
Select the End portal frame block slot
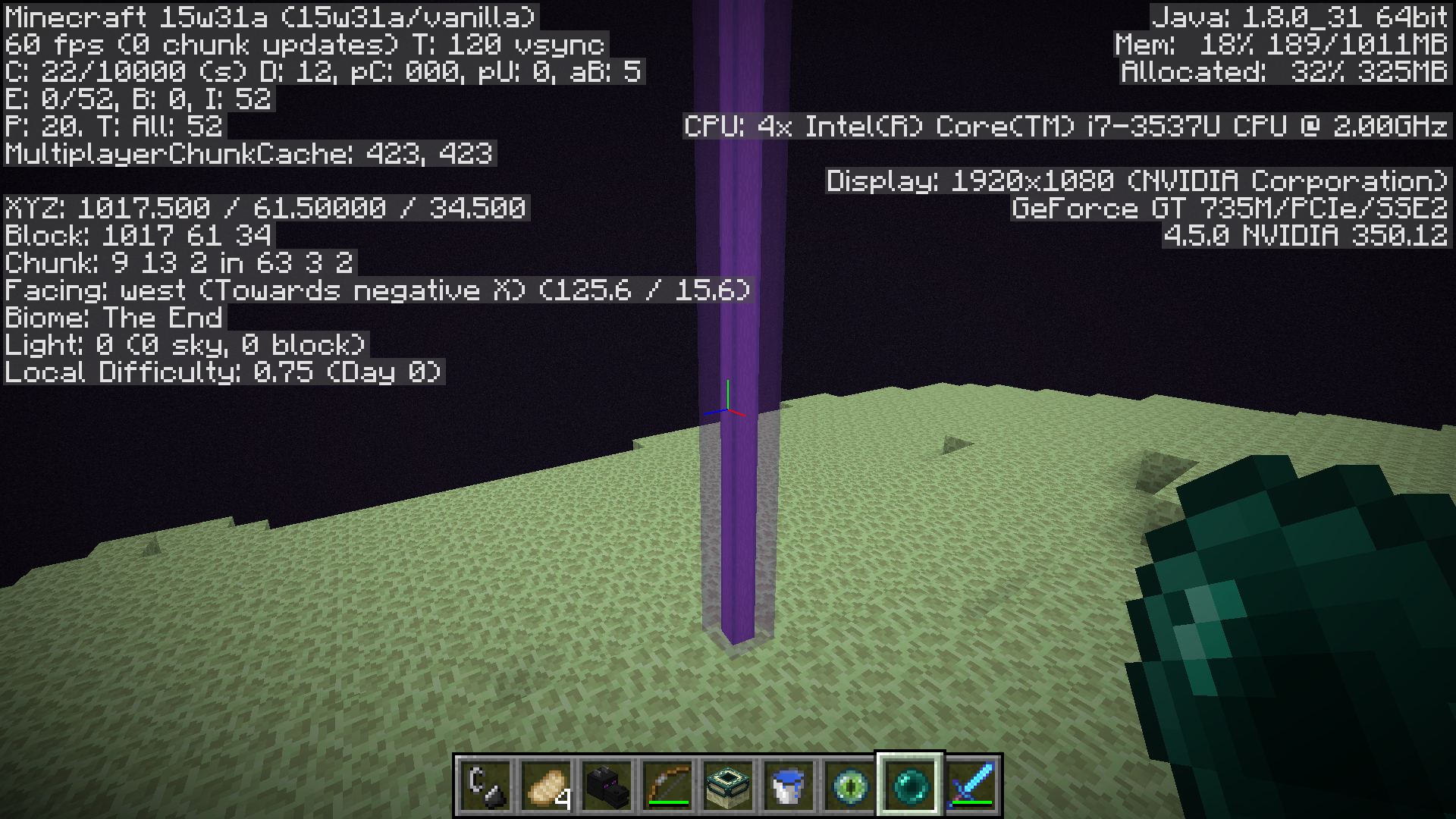click(728, 786)
